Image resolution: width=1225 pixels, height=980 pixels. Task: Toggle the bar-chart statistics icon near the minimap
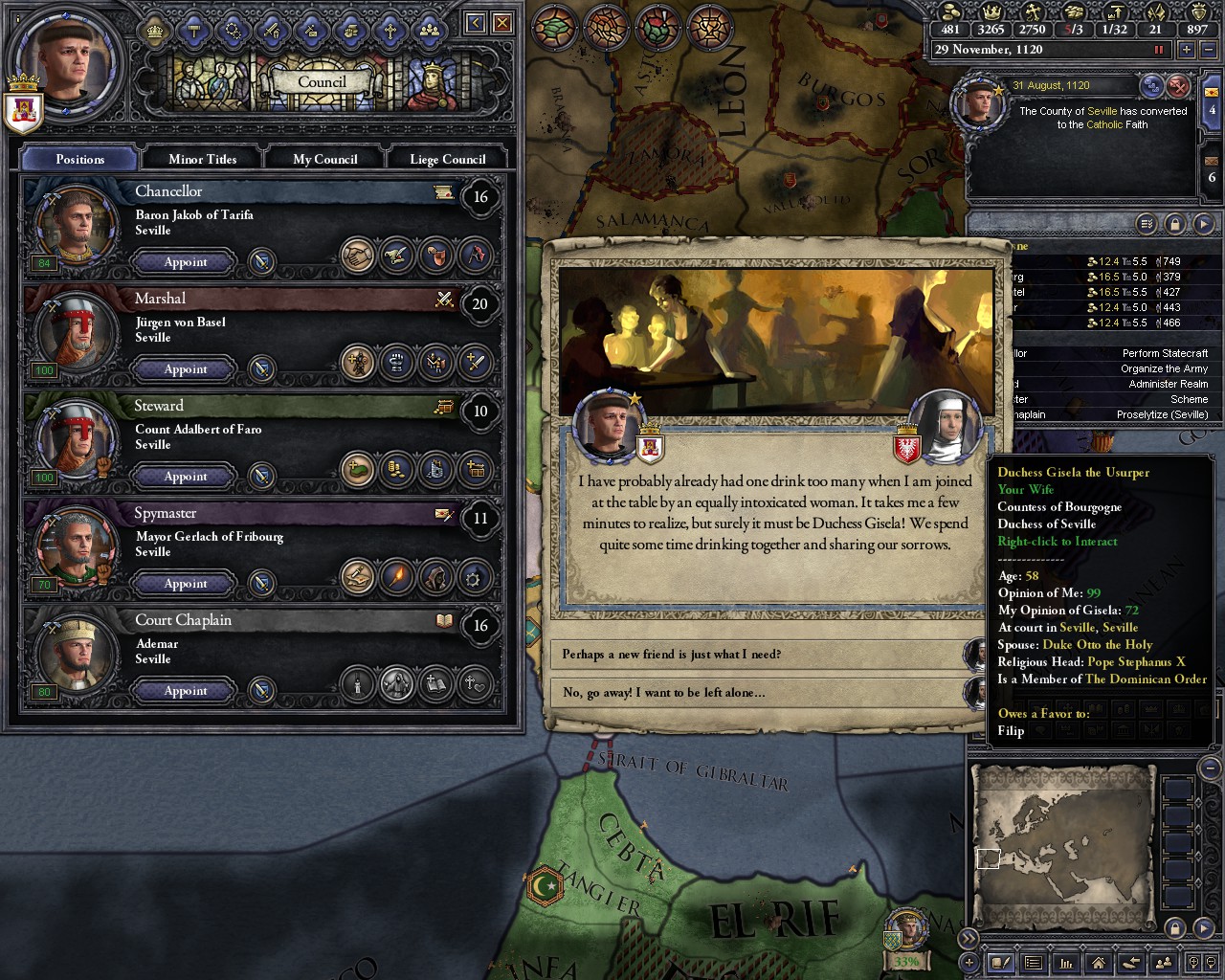[1065, 962]
